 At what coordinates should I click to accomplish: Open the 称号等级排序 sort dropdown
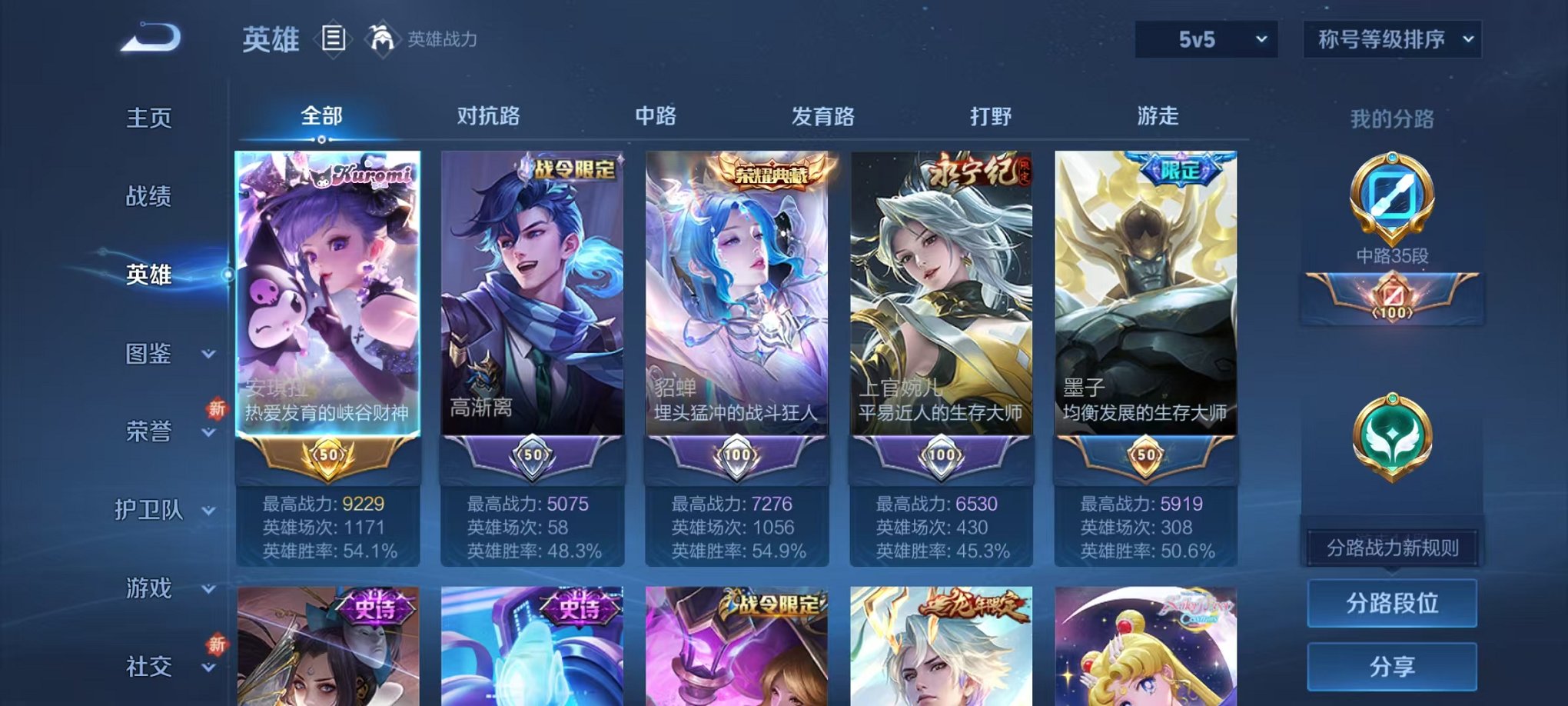1391,37
